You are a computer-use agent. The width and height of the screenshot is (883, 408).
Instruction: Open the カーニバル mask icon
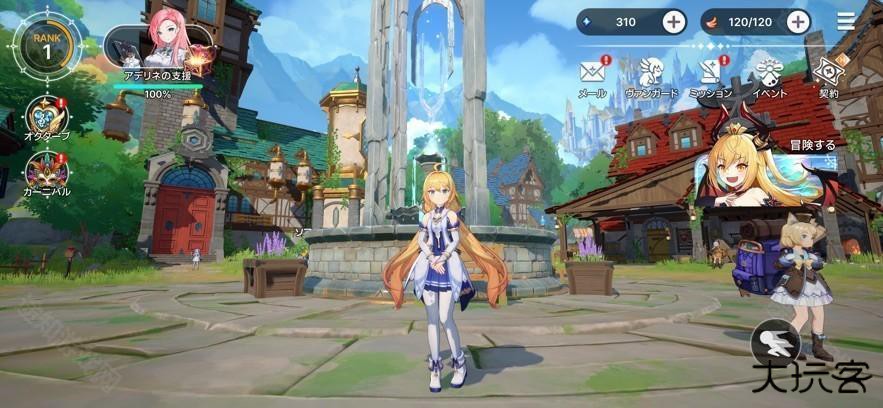(x=47, y=172)
